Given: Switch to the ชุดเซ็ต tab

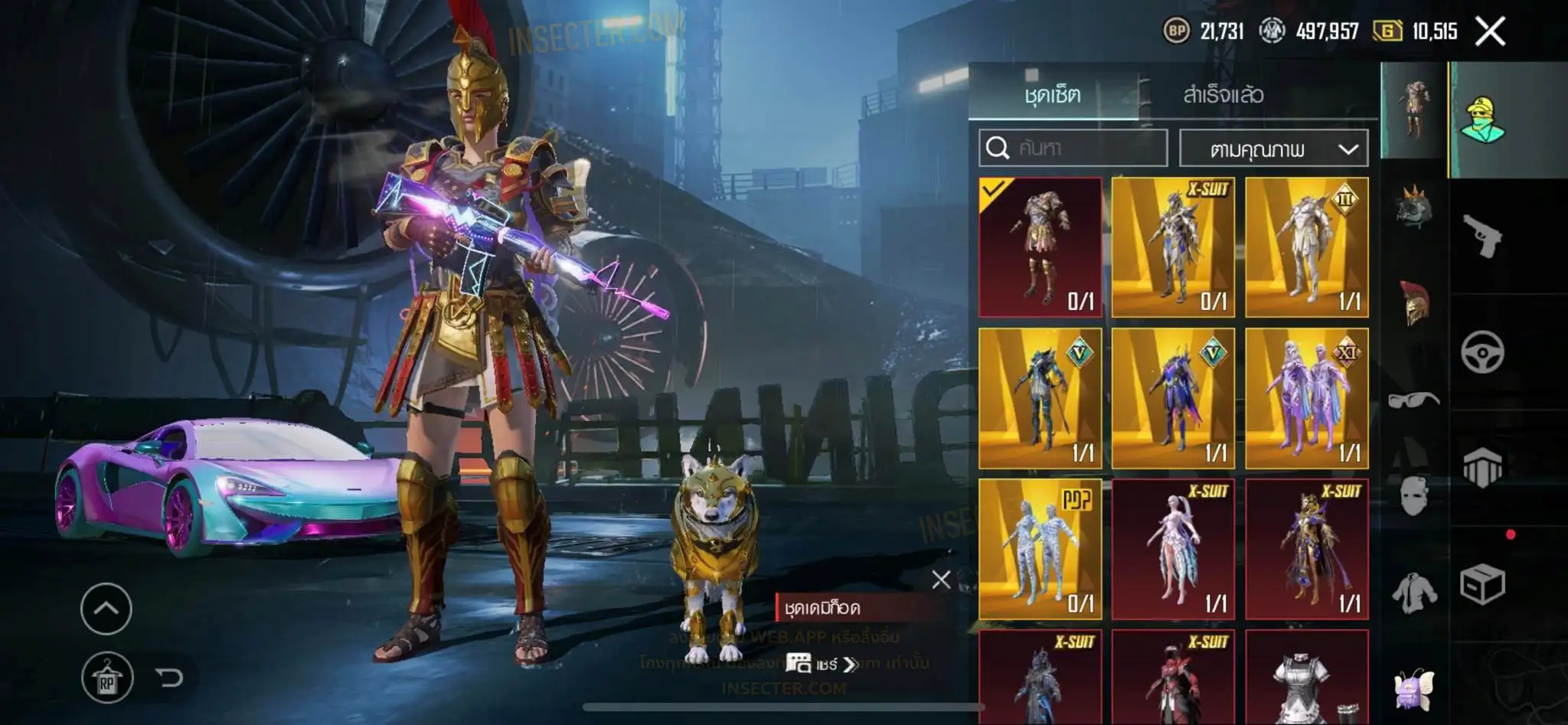Looking at the screenshot, I should [x=1053, y=95].
